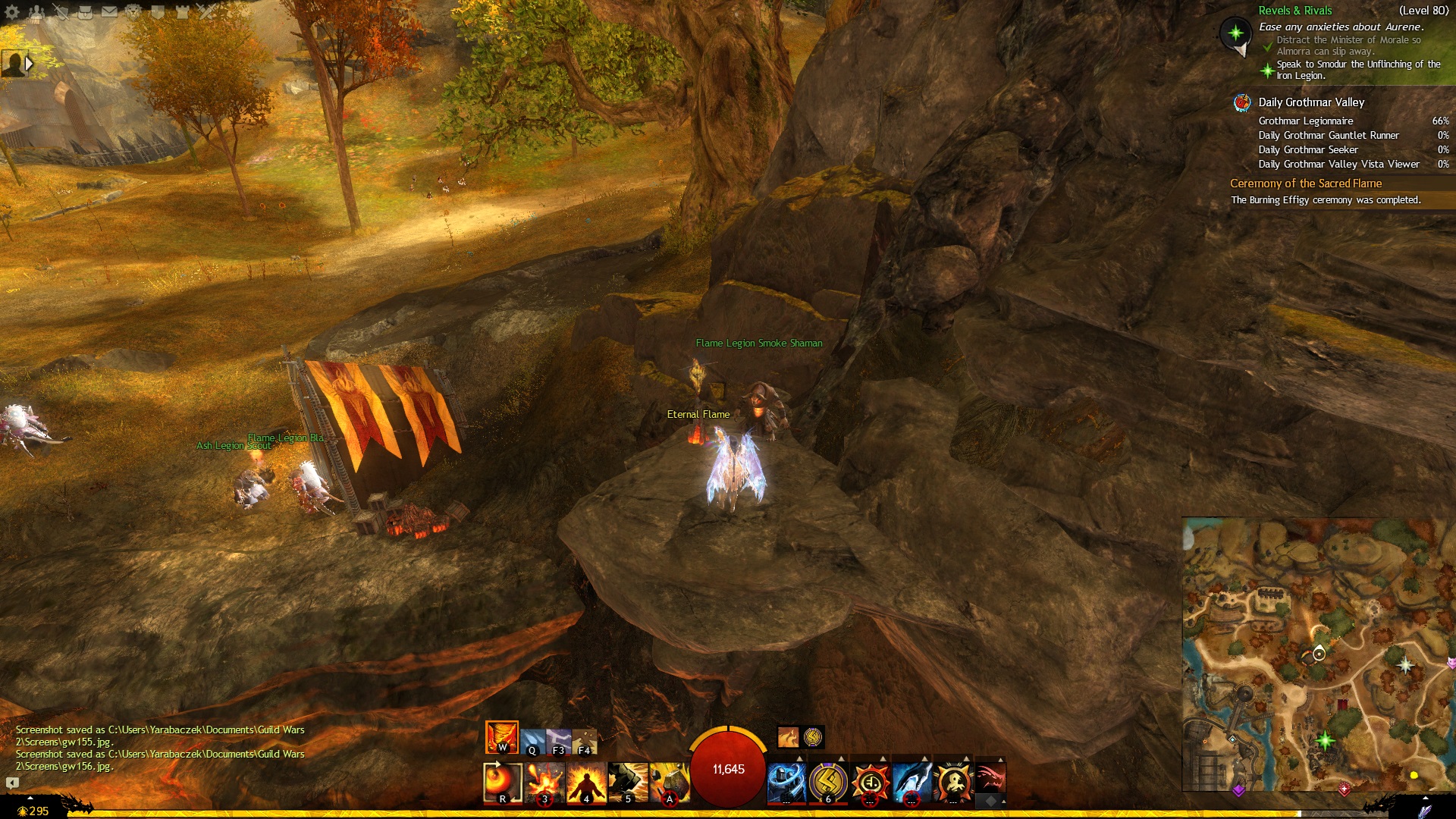
Task: Activate the fireball skill bound to R
Action: pos(502,783)
